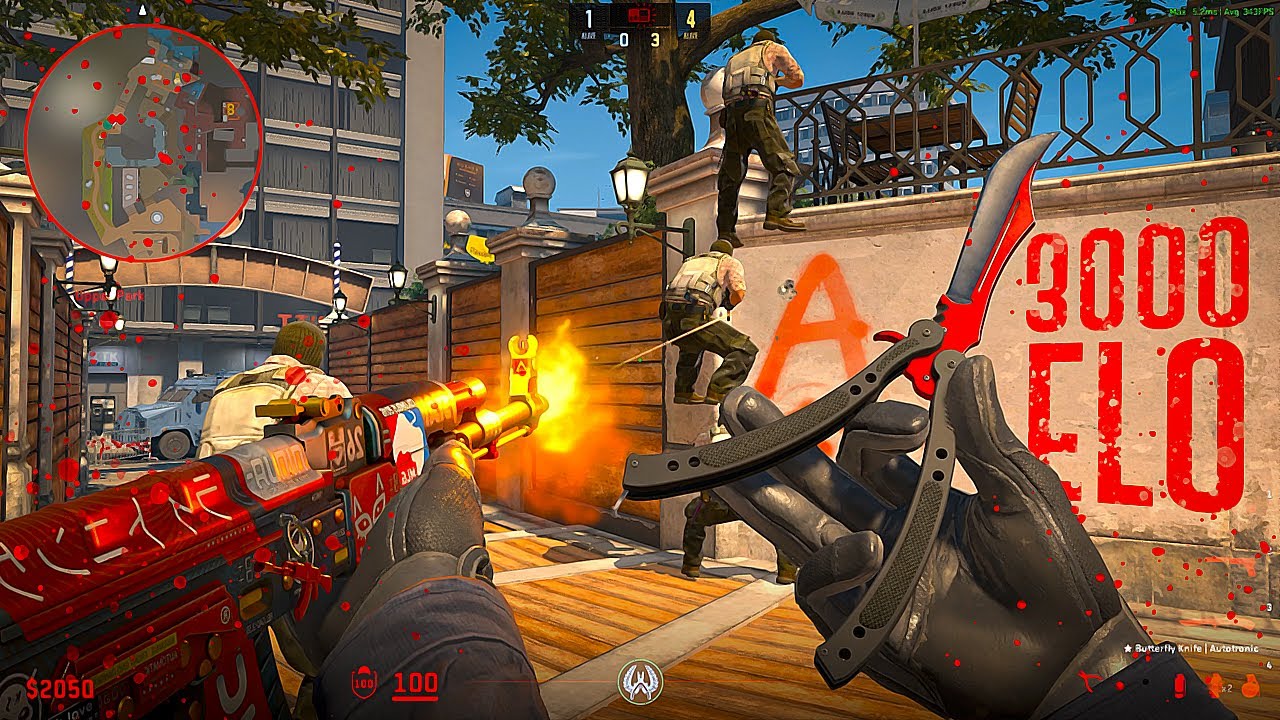Select the round orange grenade icon
The height and width of the screenshot is (720, 1280).
point(1248,687)
